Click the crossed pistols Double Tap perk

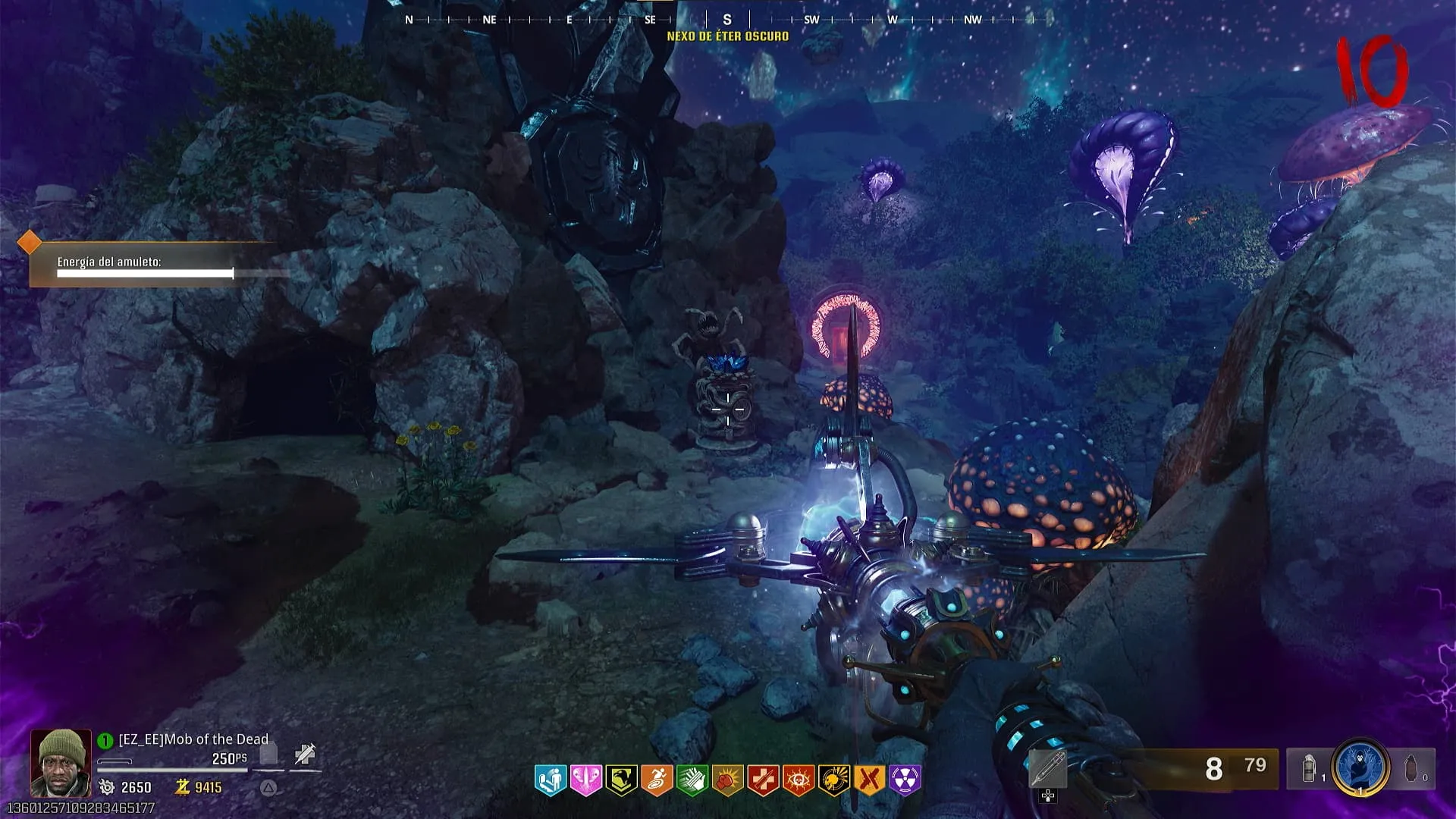click(x=869, y=780)
